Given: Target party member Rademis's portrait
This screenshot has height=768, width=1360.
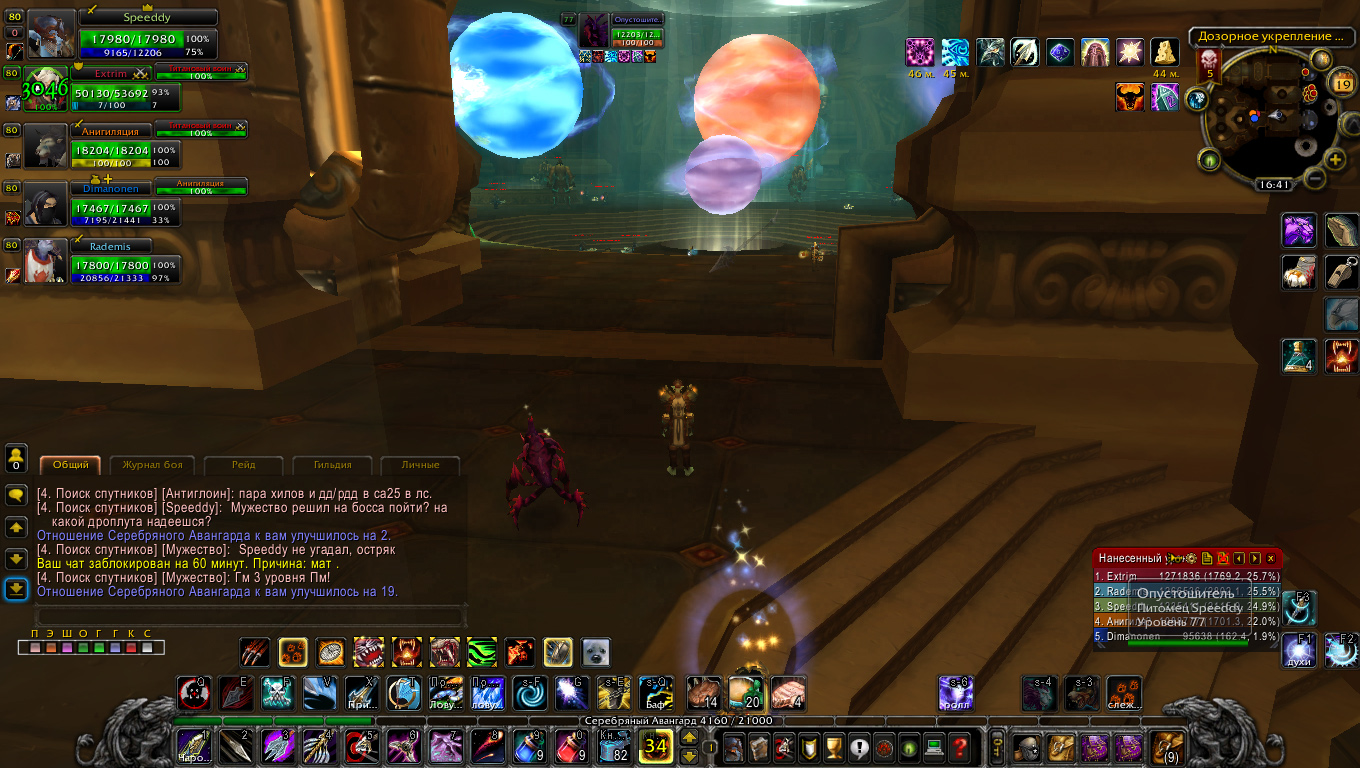Looking at the screenshot, I should click(x=46, y=260).
